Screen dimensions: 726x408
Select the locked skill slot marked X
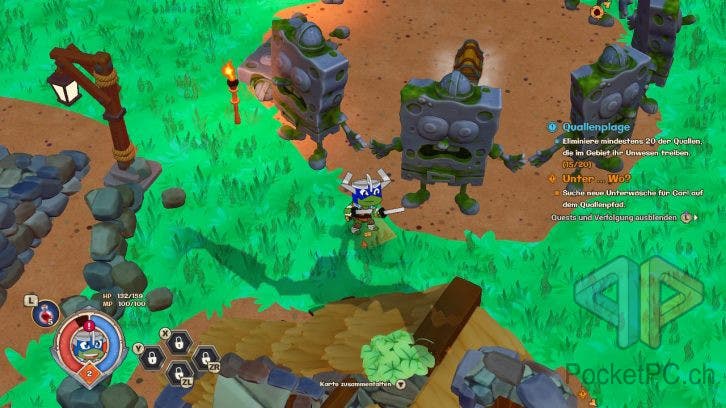(x=177, y=344)
